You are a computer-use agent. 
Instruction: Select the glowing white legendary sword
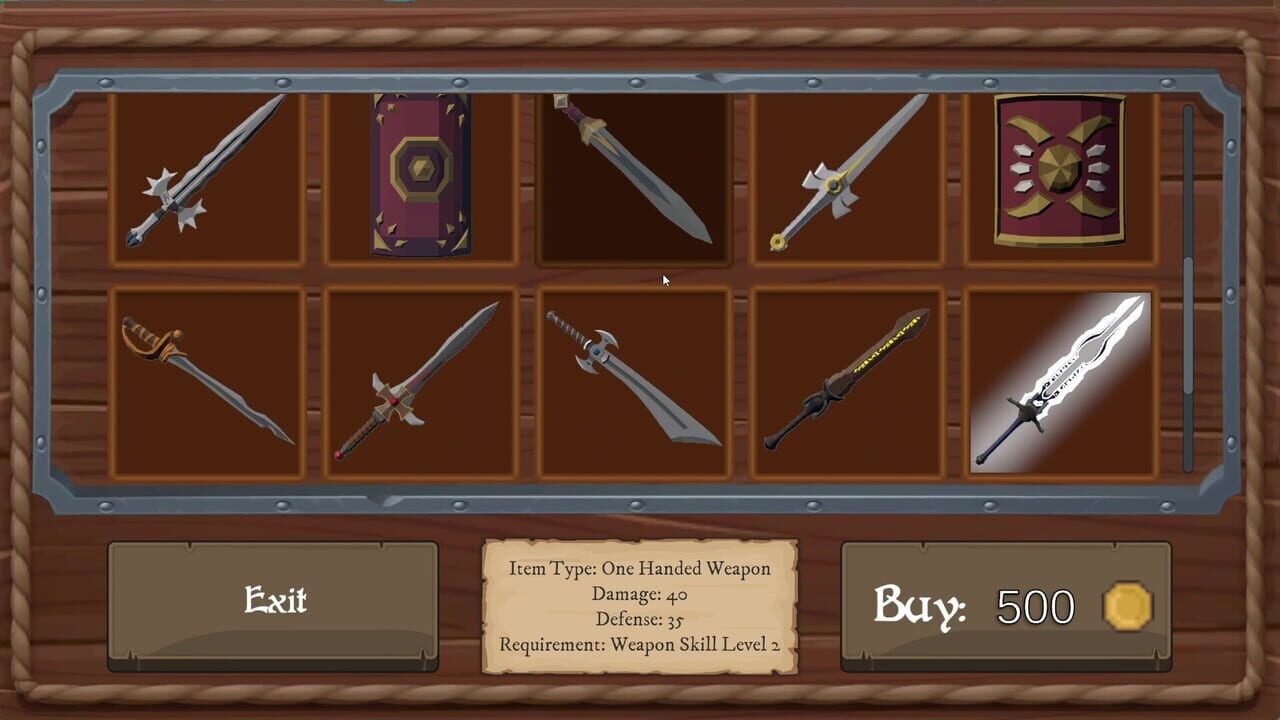pos(1060,380)
